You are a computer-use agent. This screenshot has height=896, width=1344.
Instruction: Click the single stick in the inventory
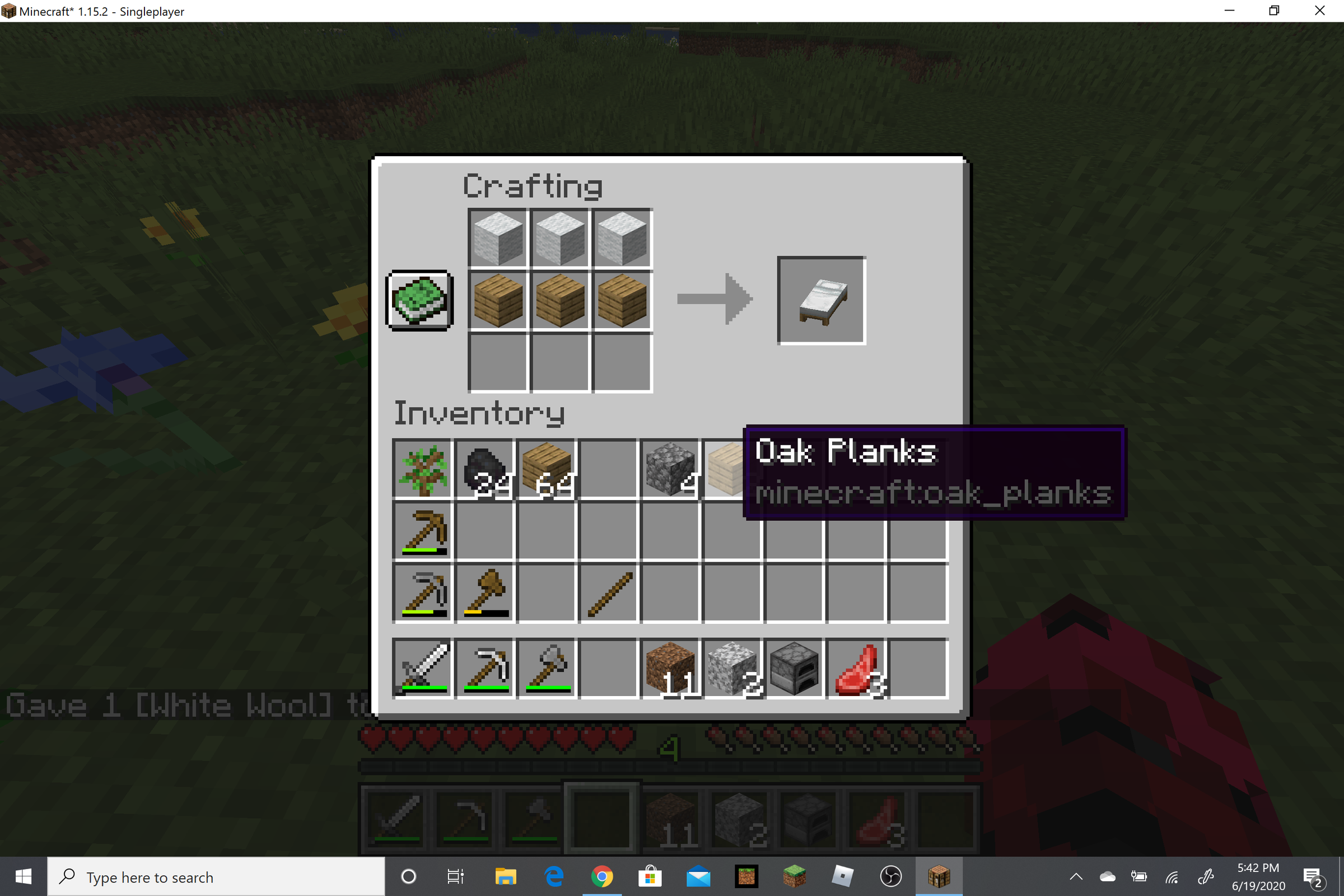click(x=609, y=594)
